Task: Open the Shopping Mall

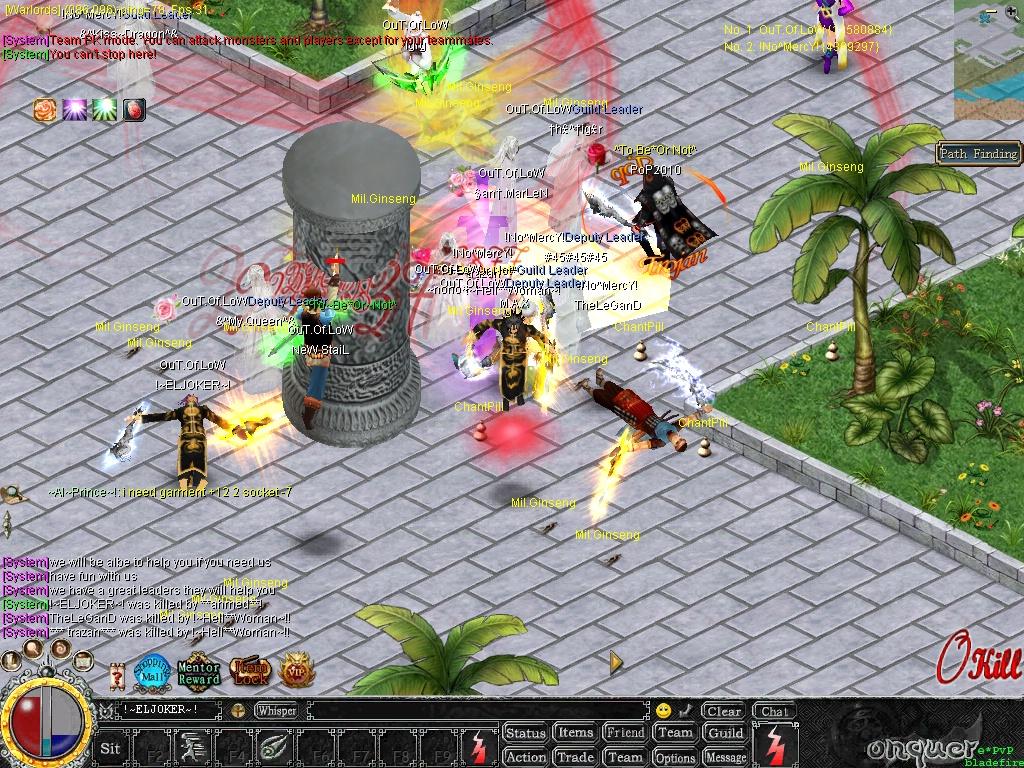Action: coord(152,670)
